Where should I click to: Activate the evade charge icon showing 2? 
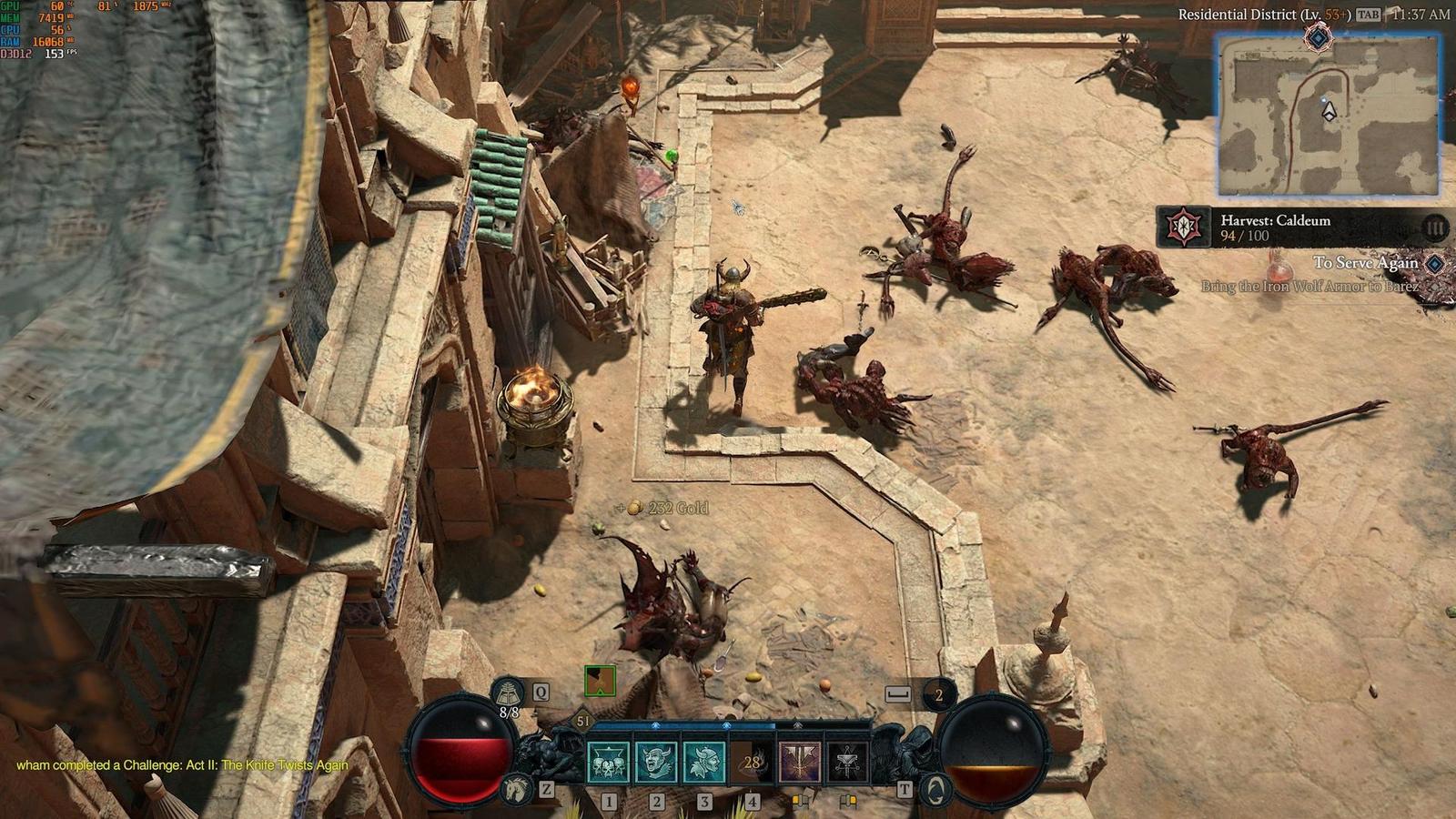[x=938, y=696]
